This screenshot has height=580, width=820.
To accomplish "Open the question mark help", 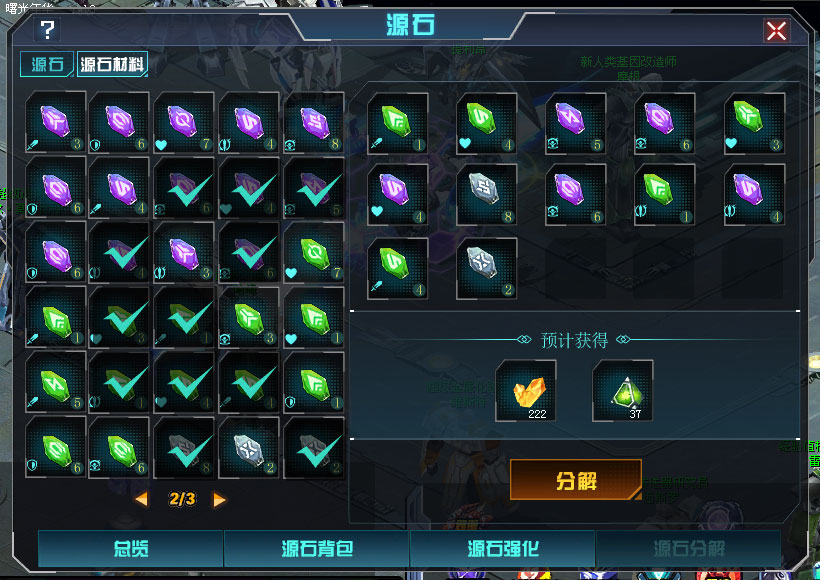I will click(x=47, y=30).
